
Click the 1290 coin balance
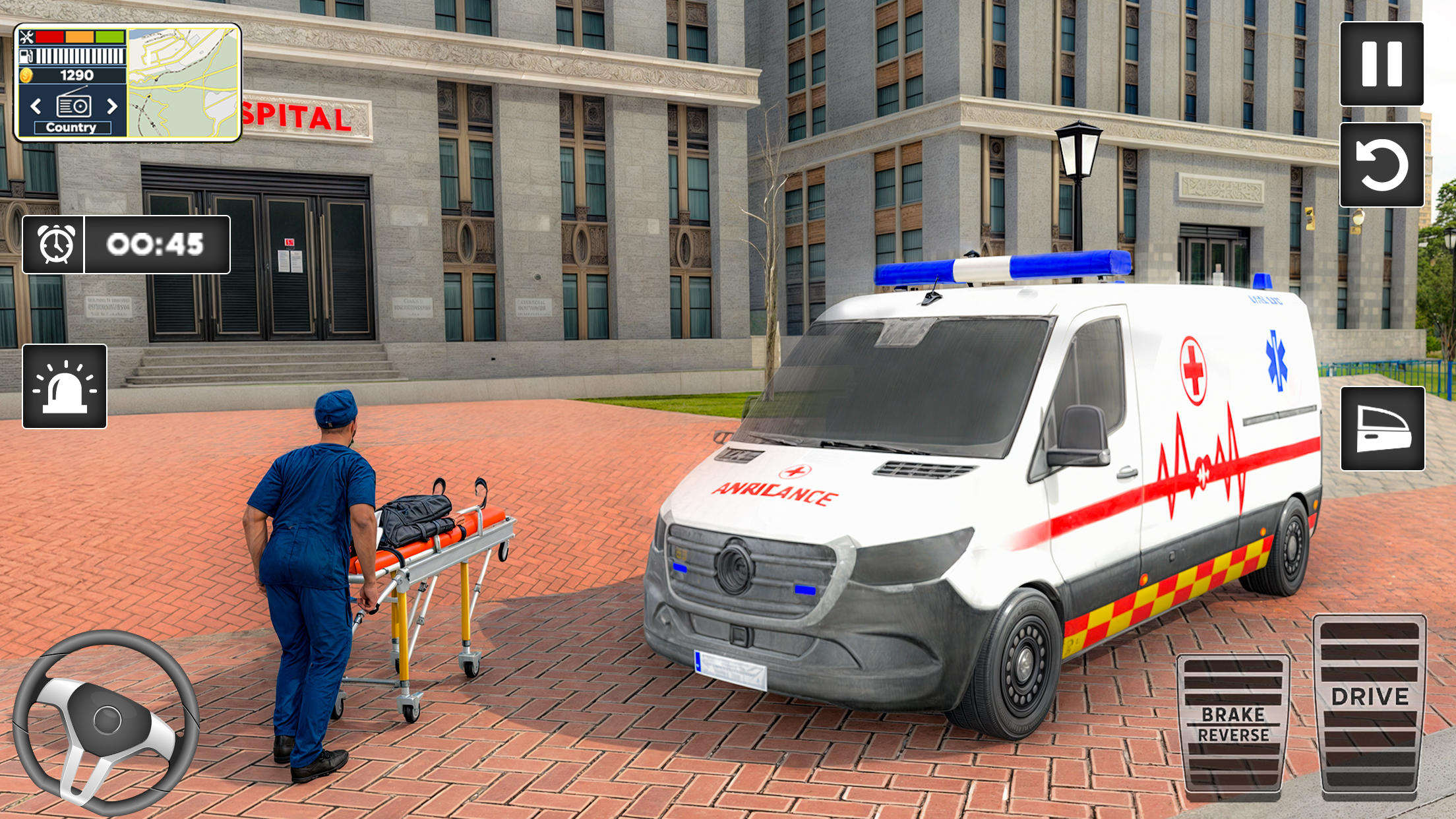(77, 75)
